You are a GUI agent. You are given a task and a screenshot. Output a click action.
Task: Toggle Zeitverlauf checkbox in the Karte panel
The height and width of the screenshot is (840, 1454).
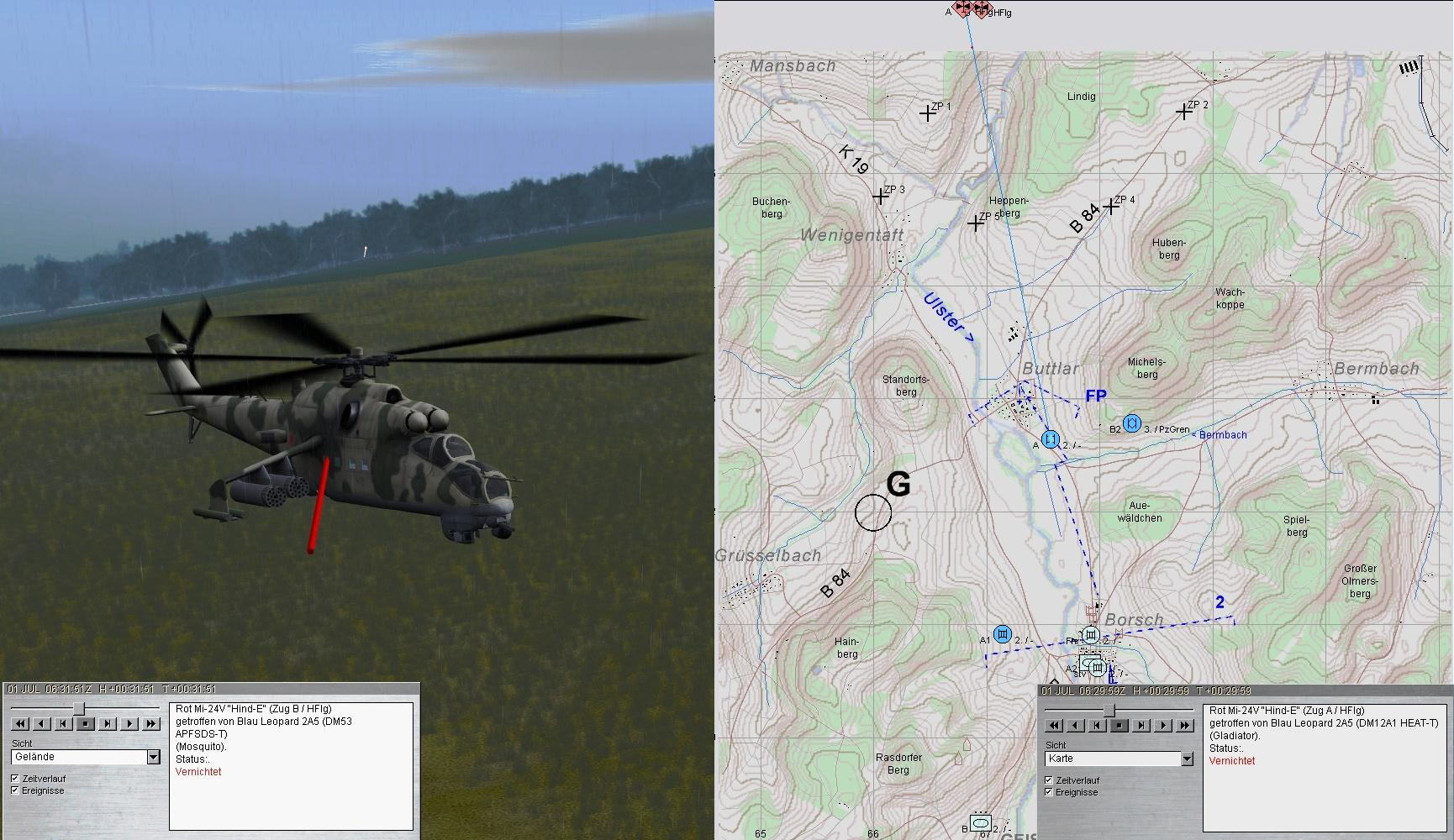click(x=1049, y=780)
